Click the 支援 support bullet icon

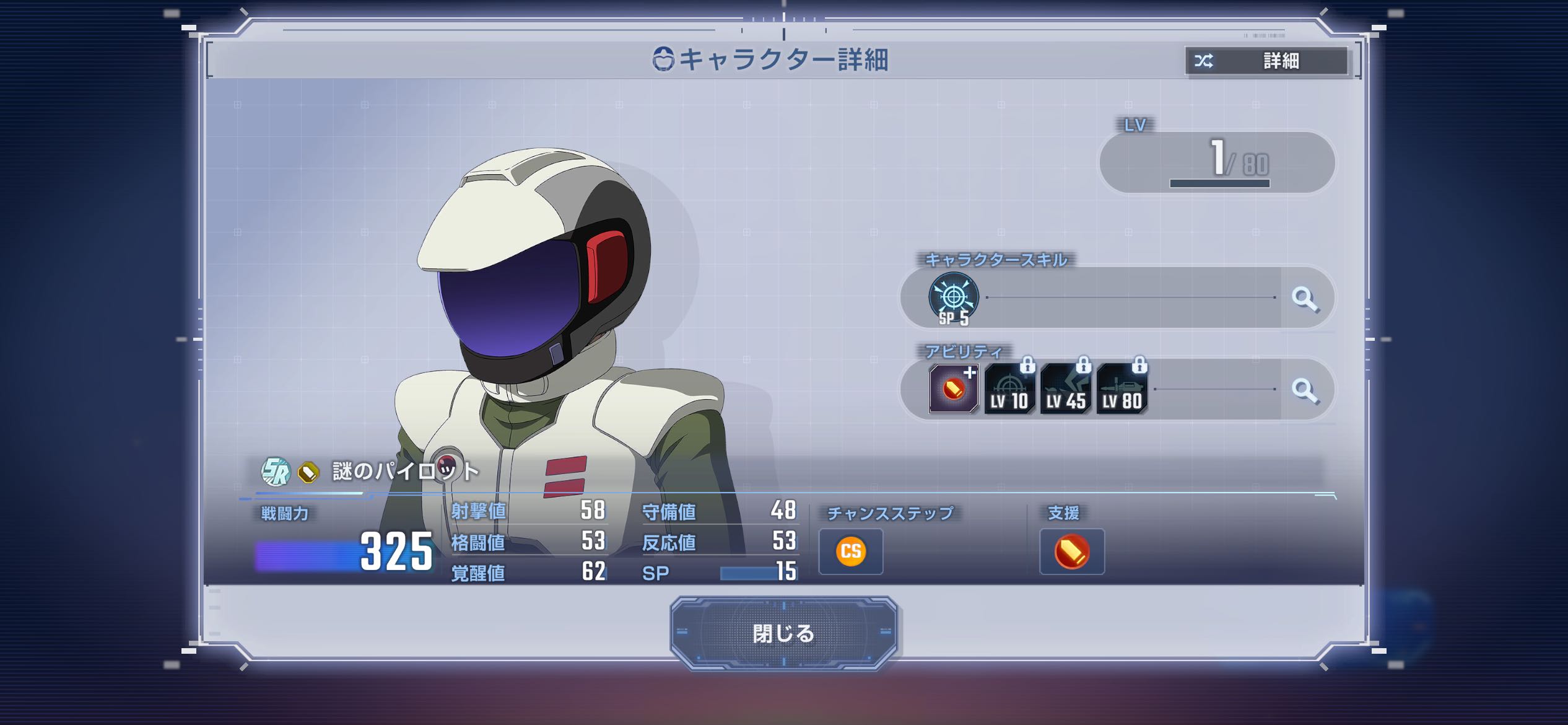1072,551
